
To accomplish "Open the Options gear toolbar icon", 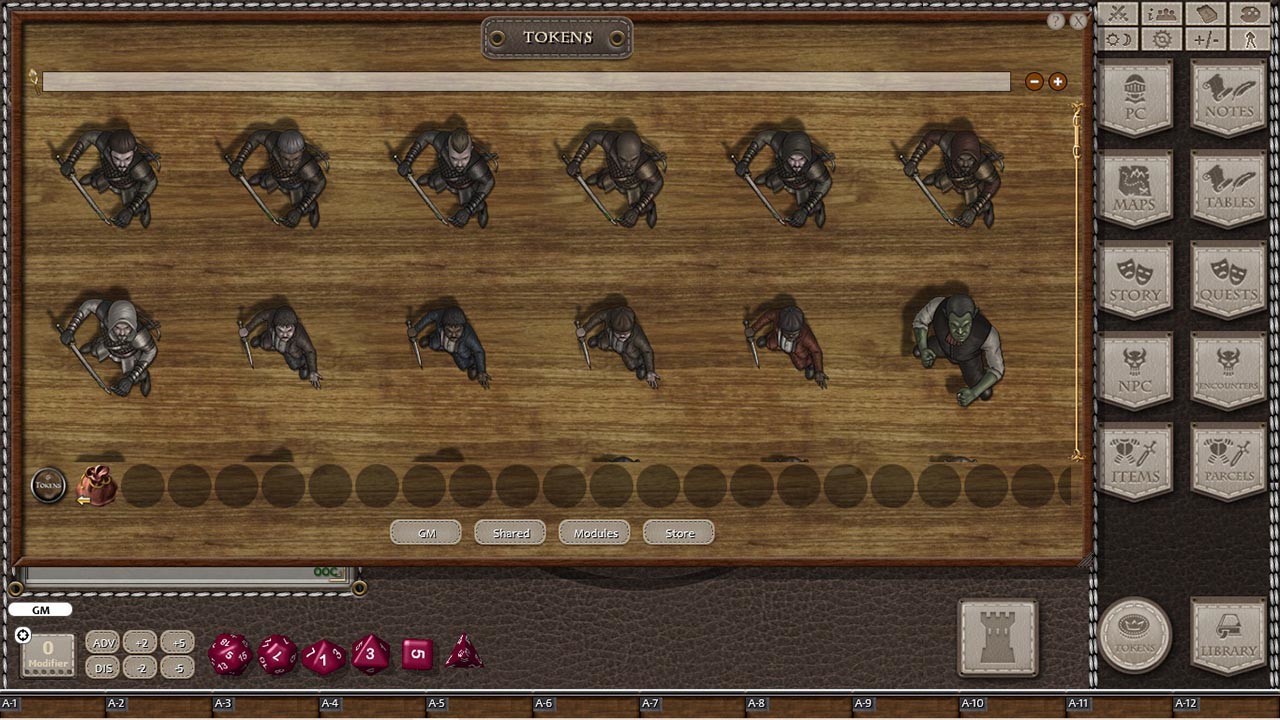I will pyautogui.click(x=1160, y=39).
